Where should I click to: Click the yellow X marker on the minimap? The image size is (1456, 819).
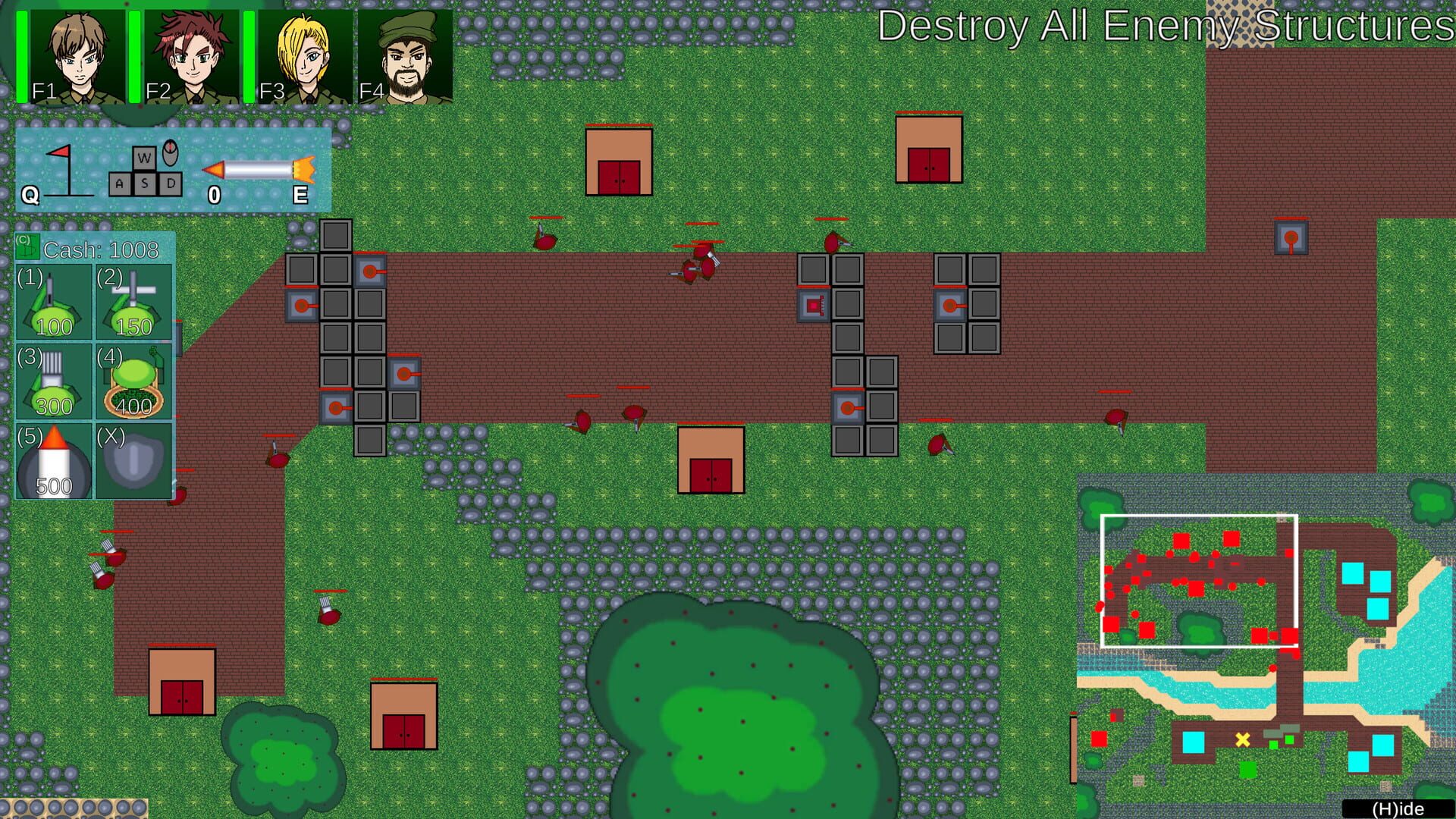pos(1241,738)
